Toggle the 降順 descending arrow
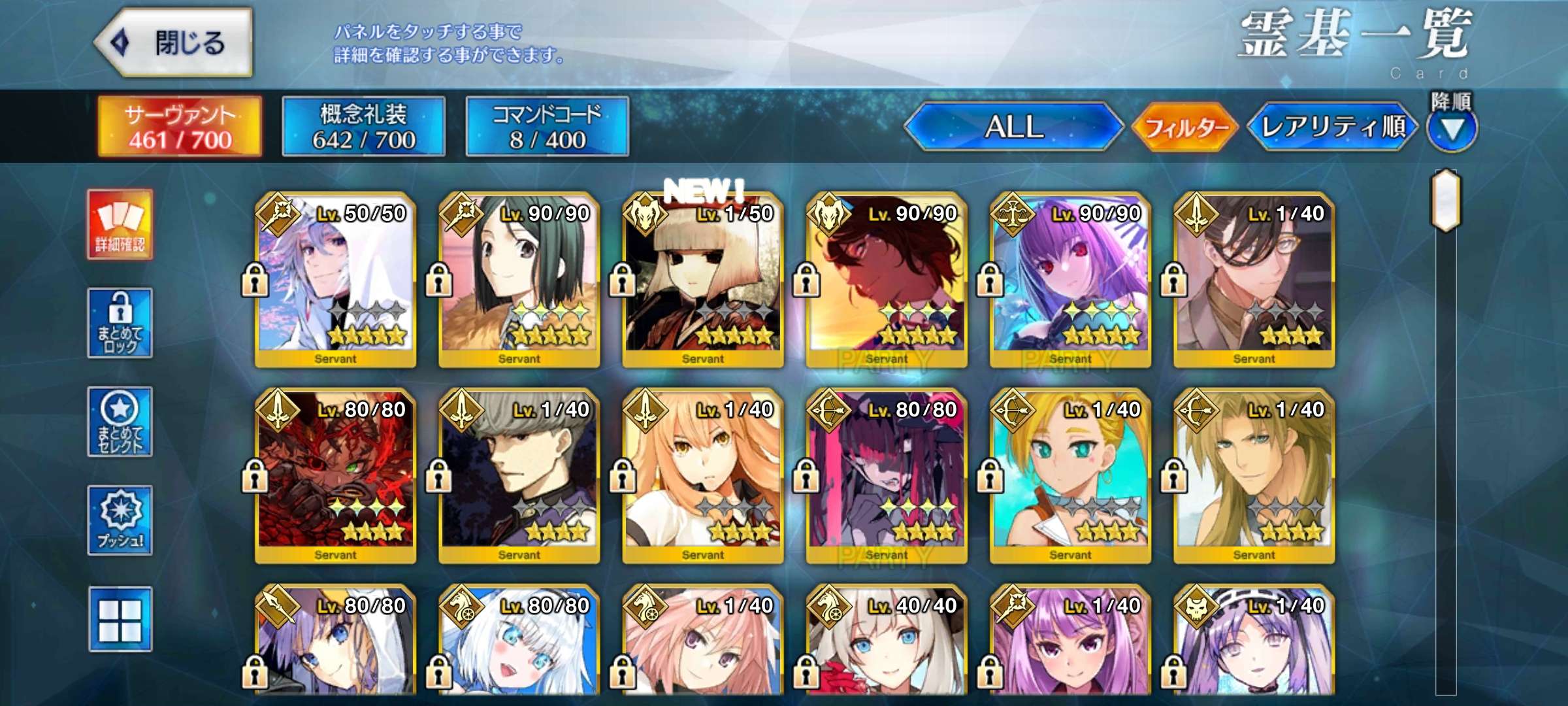1568x706 pixels. [1452, 129]
